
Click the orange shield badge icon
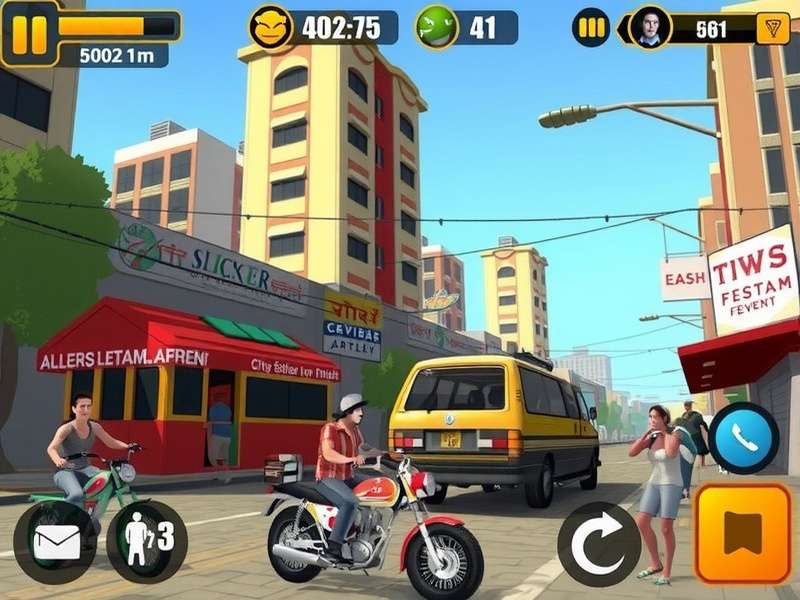pyautogui.click(x=771, y=28)
